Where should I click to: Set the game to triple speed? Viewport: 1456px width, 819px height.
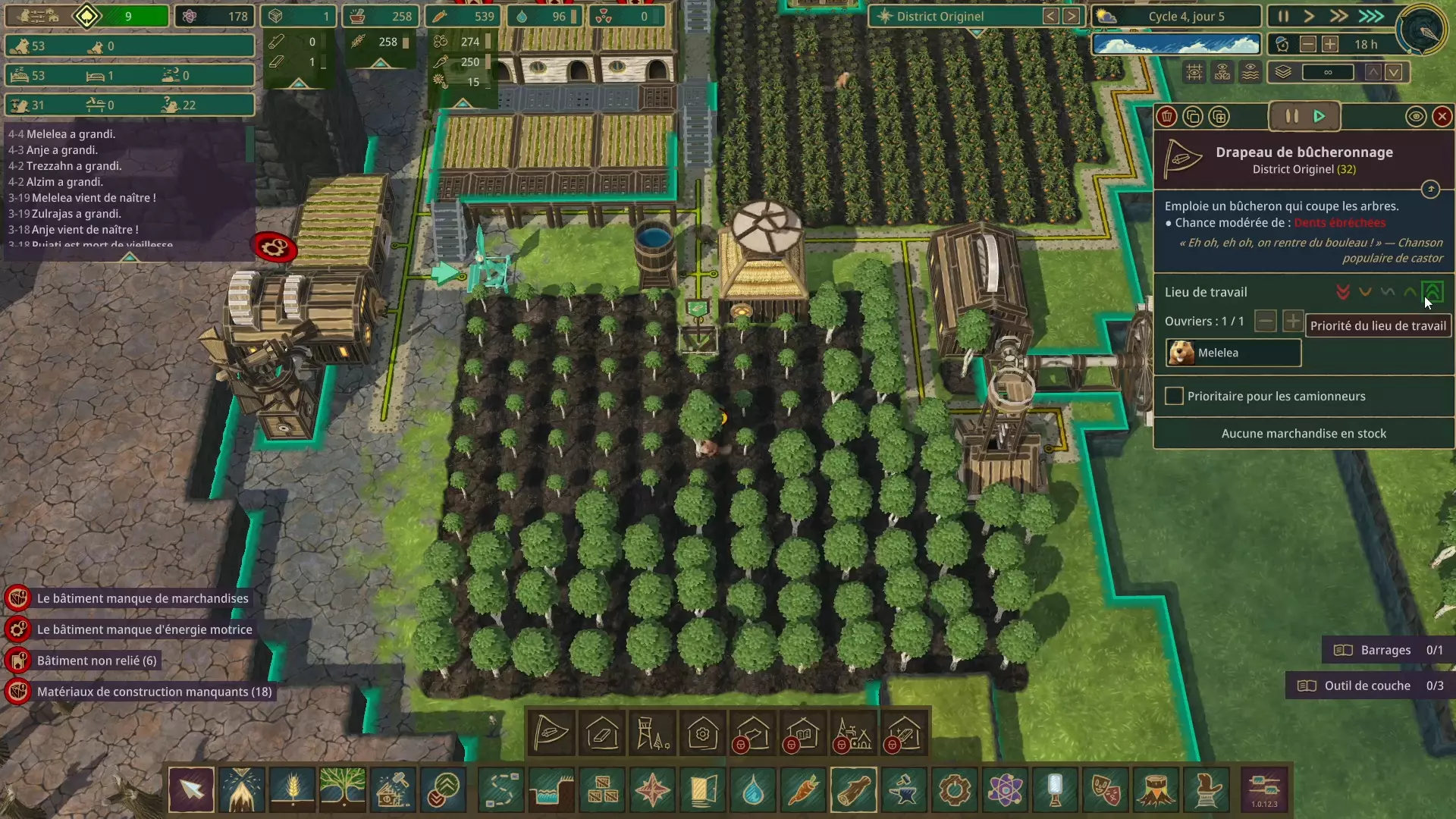[1370, 17]
